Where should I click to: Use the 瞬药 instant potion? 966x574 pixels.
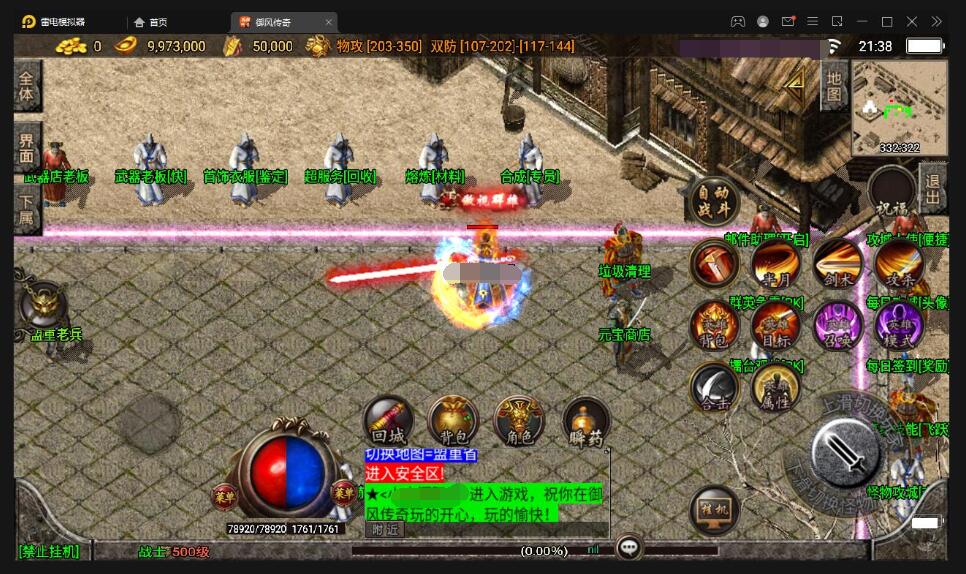click(x=586, y=422)
